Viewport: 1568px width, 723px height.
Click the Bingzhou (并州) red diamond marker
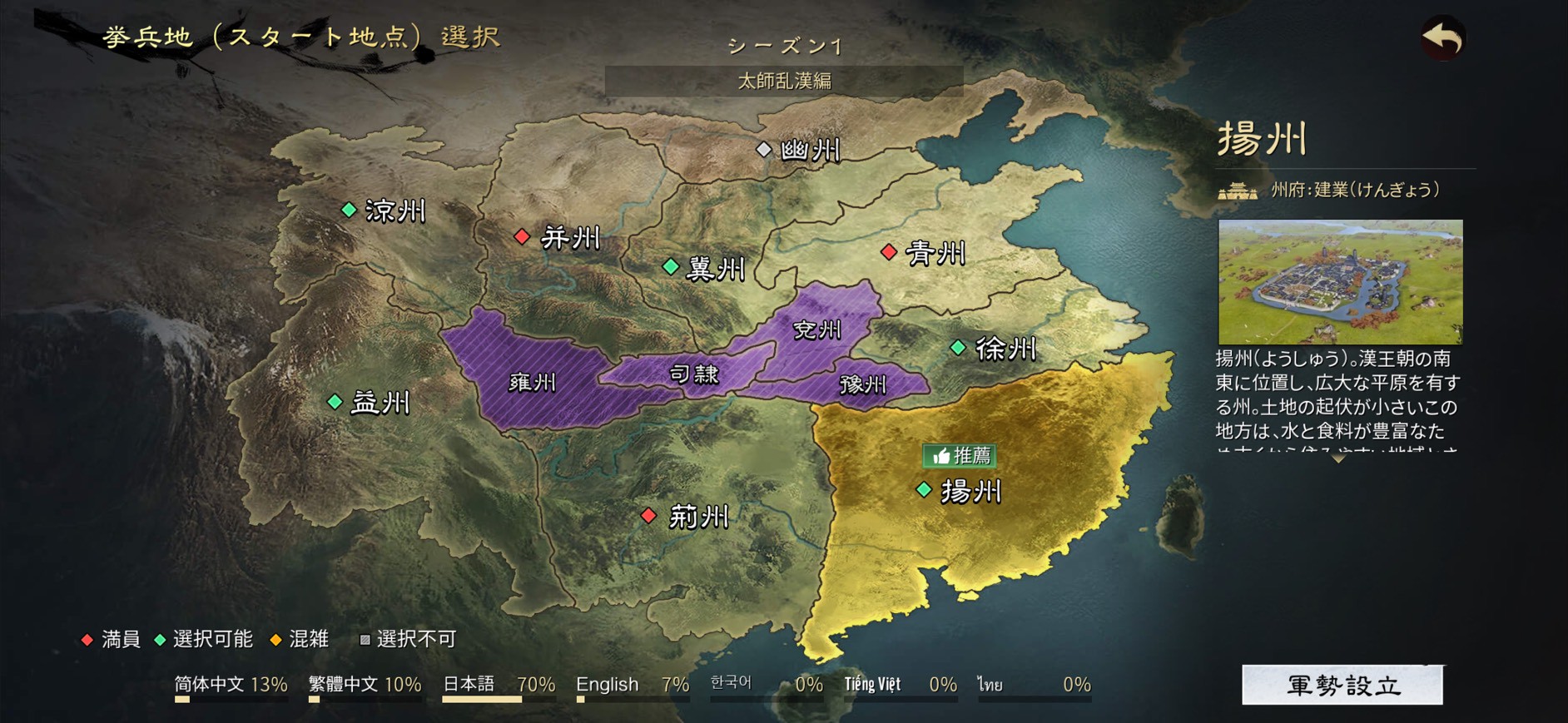pos(523,236)
